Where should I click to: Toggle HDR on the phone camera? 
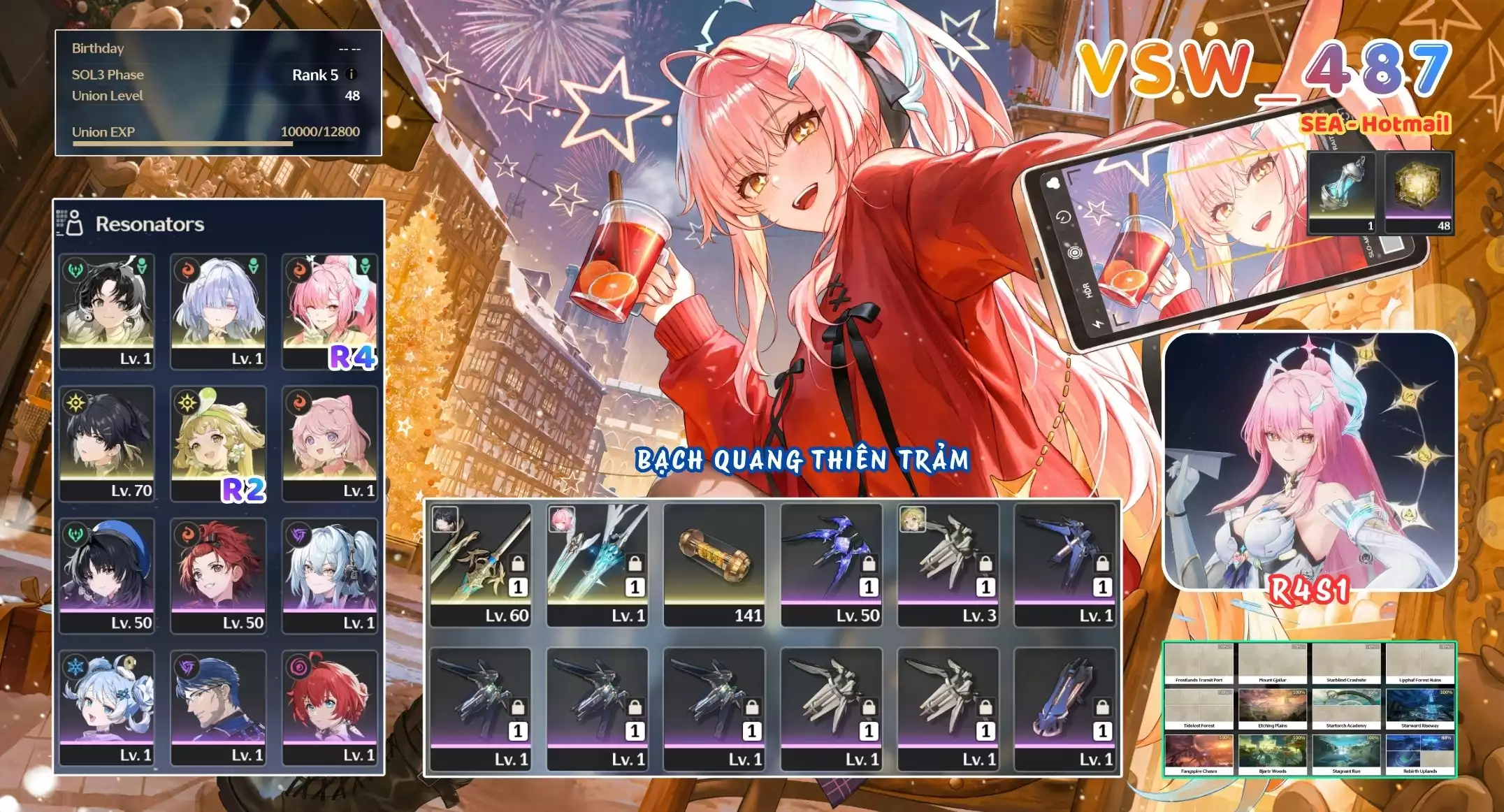(1088, 288)
